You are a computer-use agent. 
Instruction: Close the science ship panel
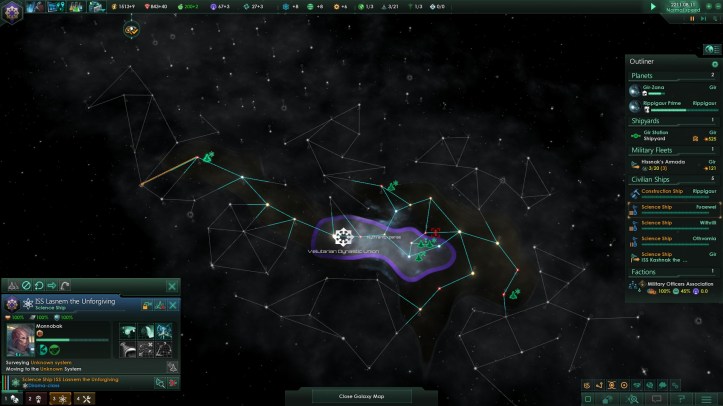pos(172,302)
